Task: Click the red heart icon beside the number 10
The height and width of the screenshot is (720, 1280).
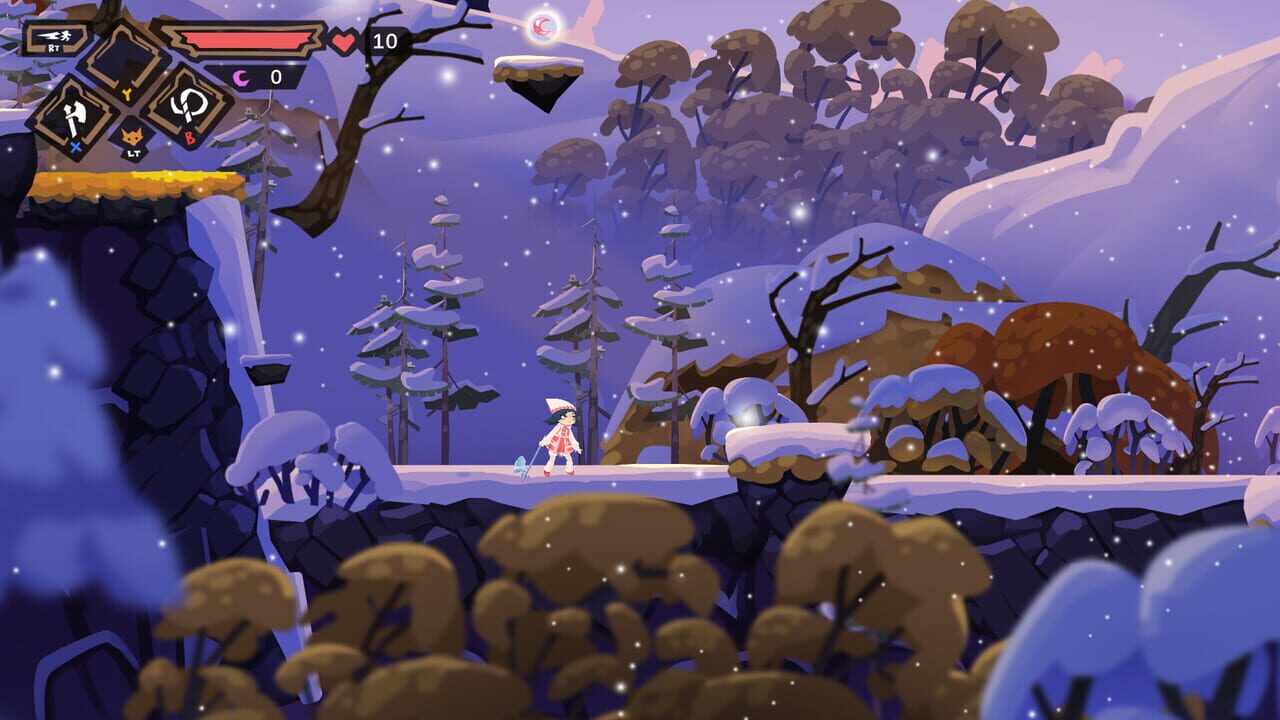Action: (x=344, y=40)
